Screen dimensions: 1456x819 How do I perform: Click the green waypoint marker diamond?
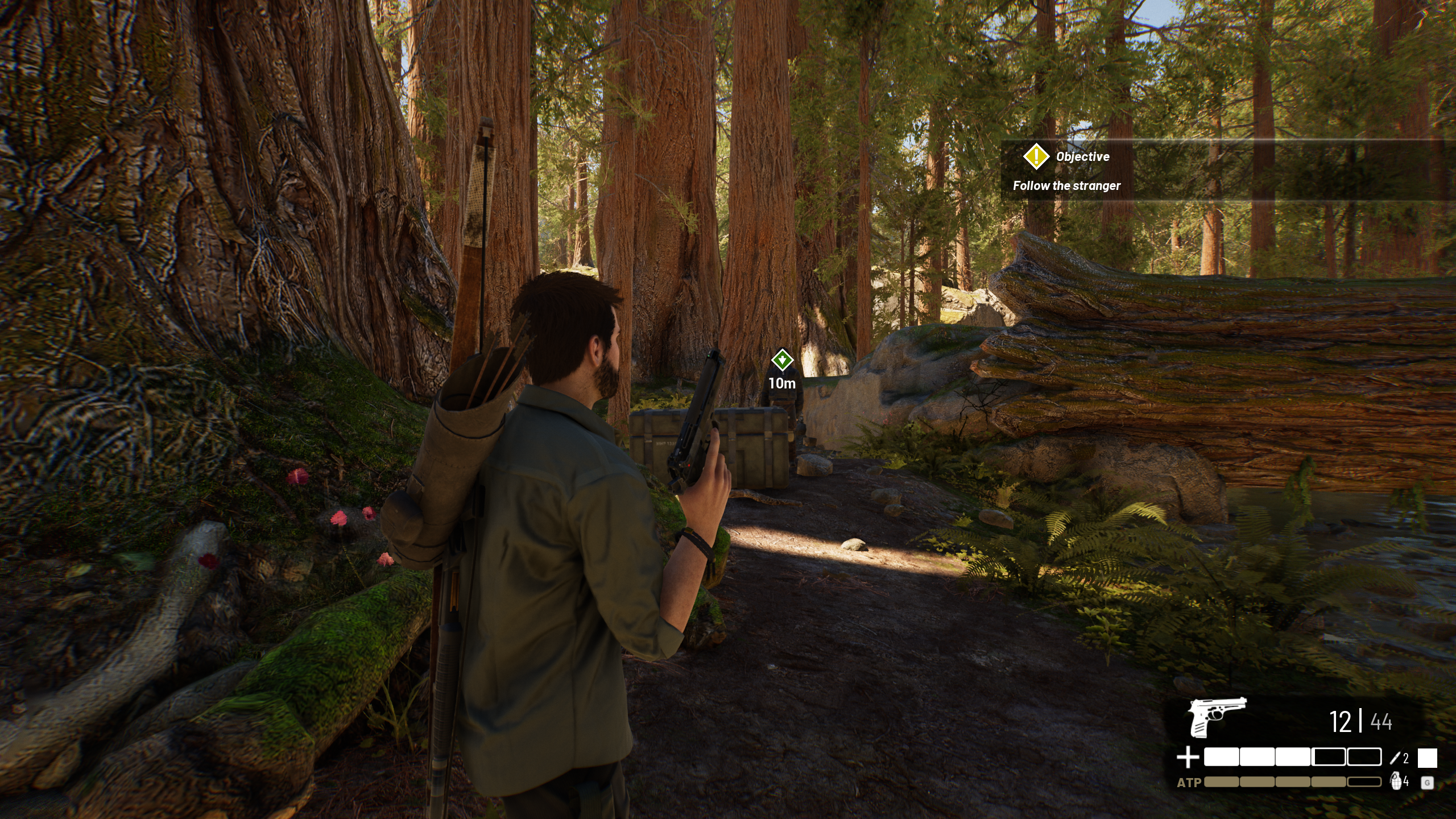coord(782,360)
